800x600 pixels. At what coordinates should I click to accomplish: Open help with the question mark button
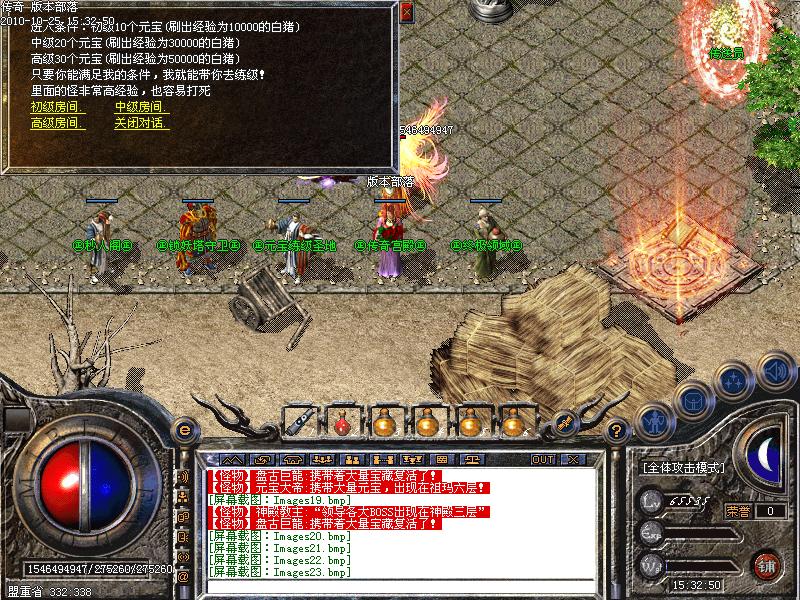pos(618,431)
